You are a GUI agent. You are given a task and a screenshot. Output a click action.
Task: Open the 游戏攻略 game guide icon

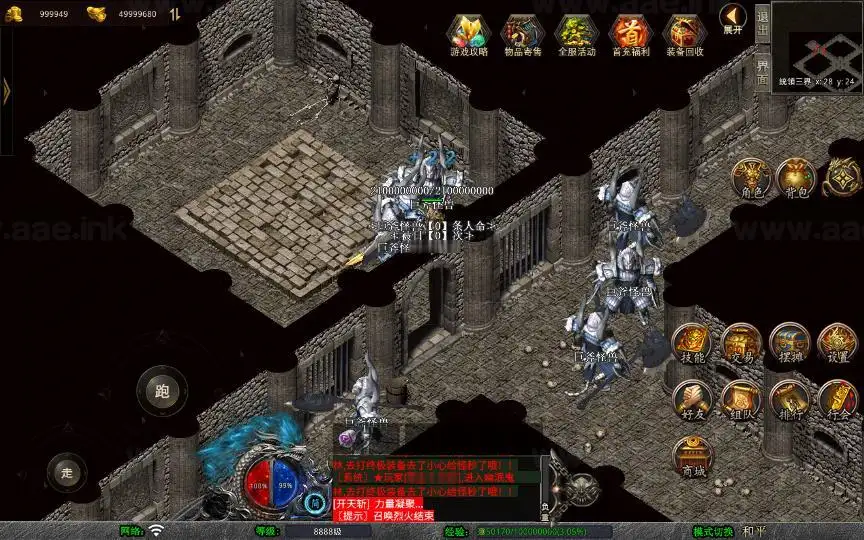click(x=469, y=33)
